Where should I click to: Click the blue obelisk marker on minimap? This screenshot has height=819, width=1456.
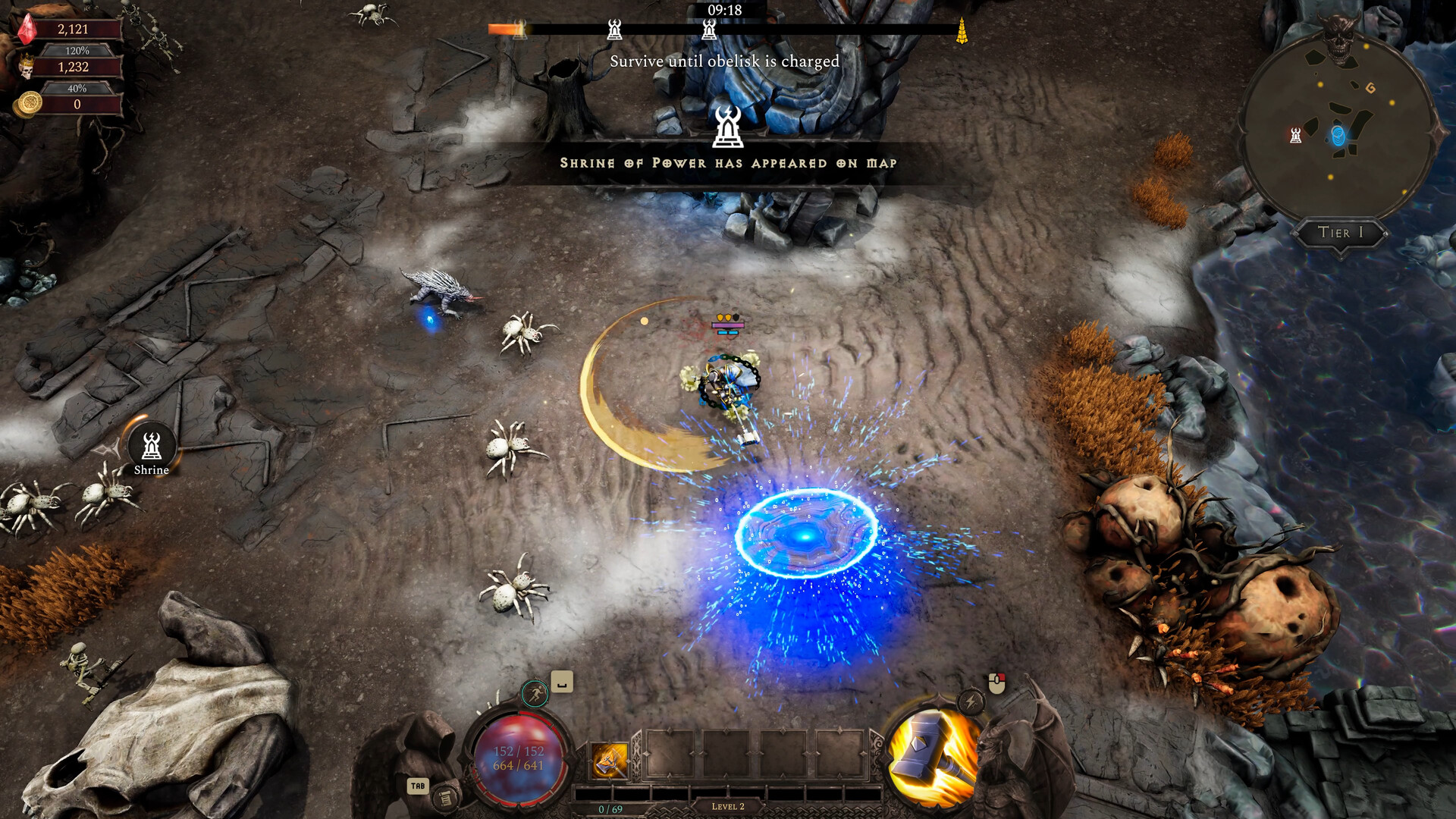[x=1338, y=136]
